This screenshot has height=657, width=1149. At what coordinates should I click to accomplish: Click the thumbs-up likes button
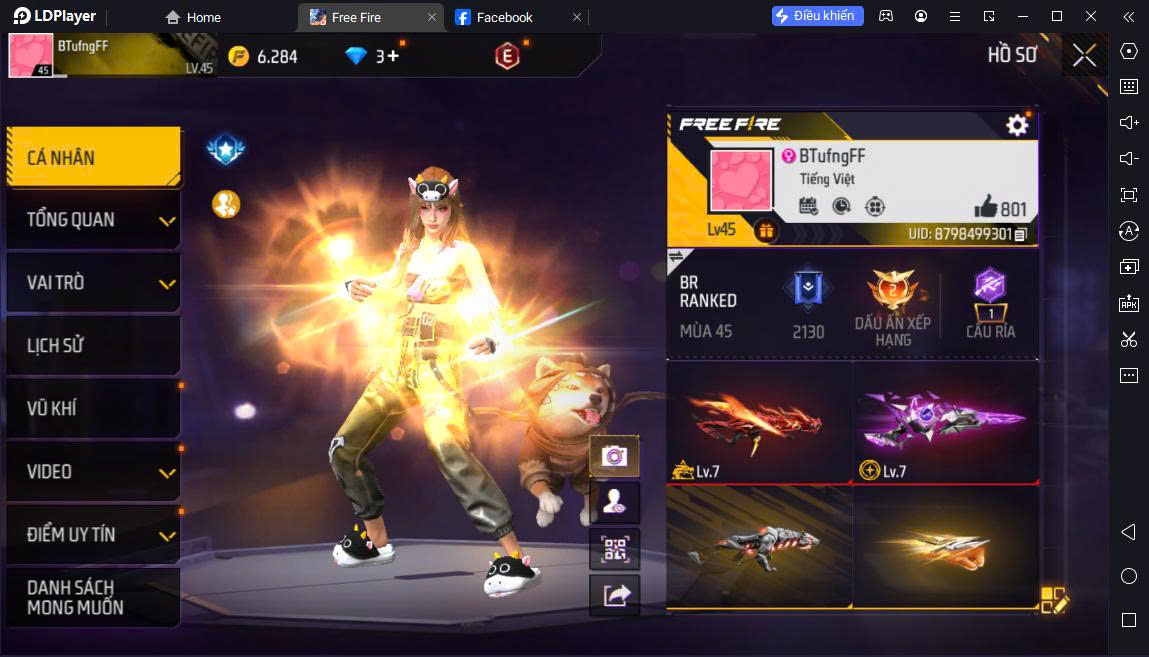[986, 207]
